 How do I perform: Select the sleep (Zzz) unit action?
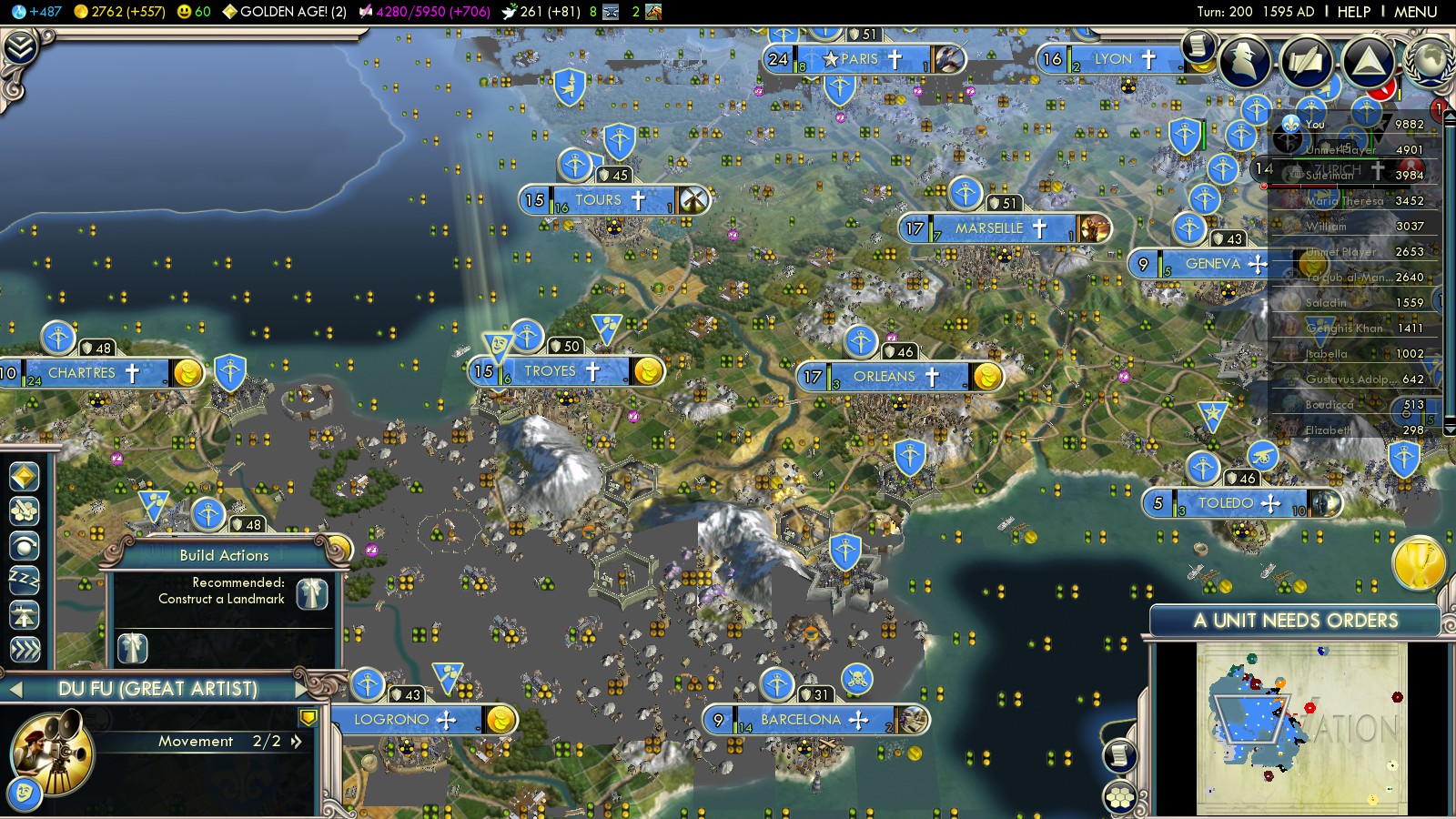[25, 580]
